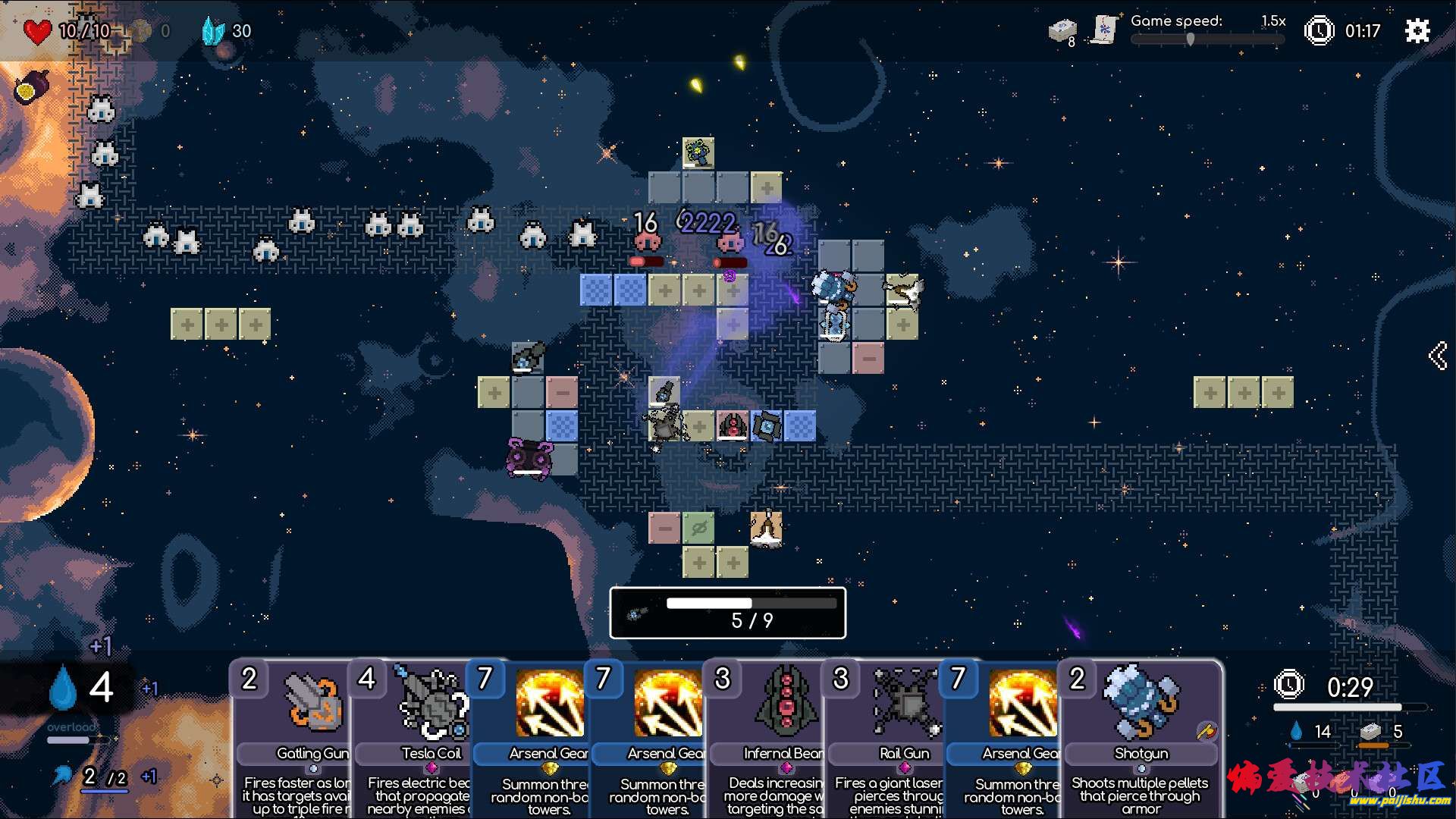View the scroll icon beside Game speed

(x=1104, y=30)
